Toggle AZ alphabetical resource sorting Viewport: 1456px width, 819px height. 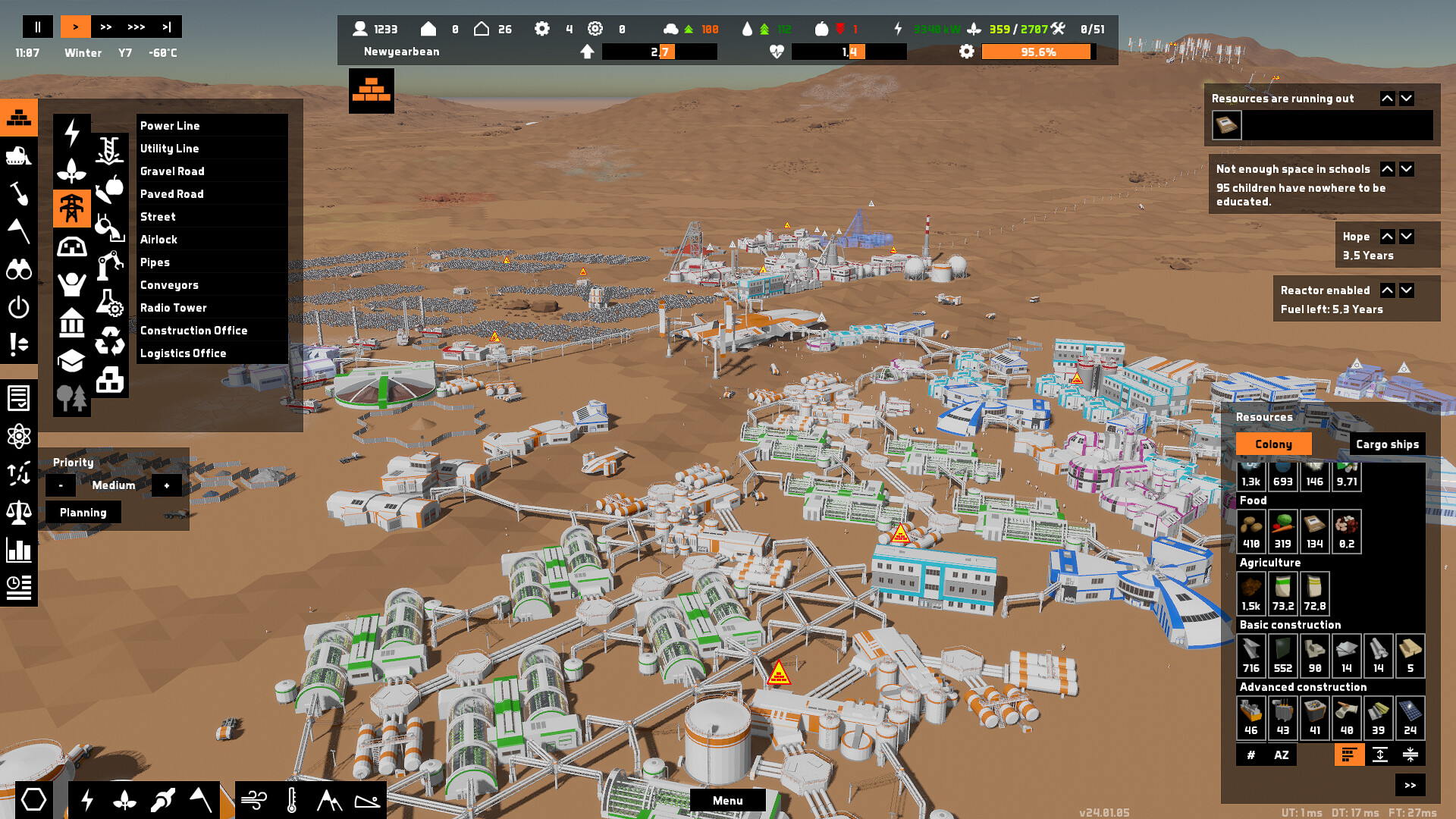(x=1282, y=755)
